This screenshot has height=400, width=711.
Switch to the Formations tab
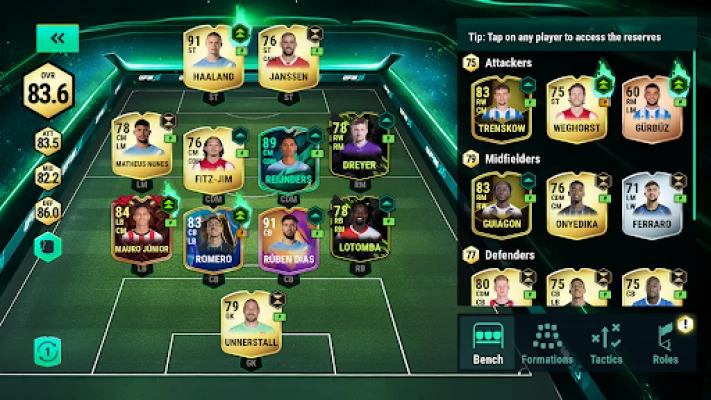[x=547, y=345]
